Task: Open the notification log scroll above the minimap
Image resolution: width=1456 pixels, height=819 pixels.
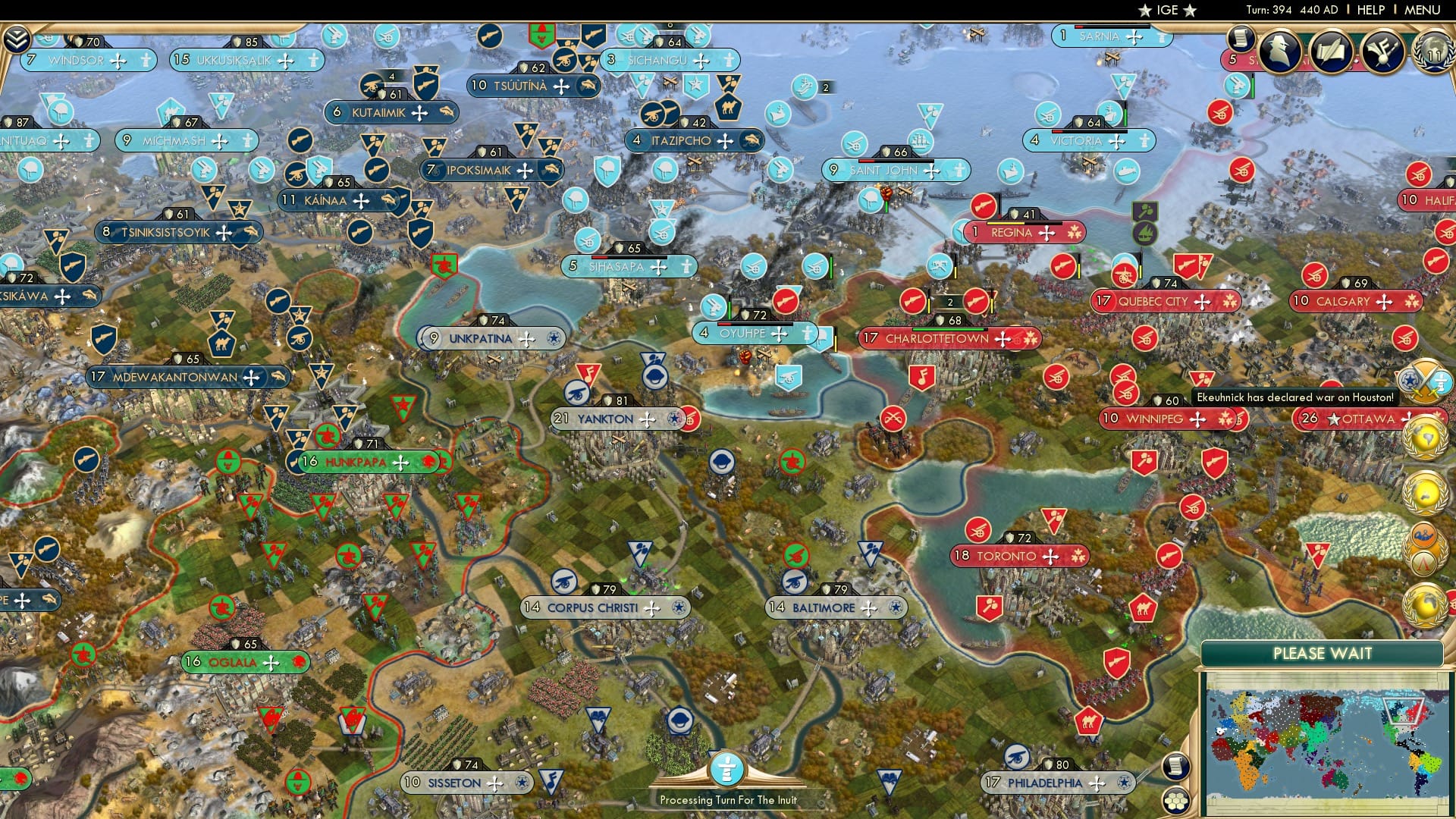Action: (x=1177, y=767)
